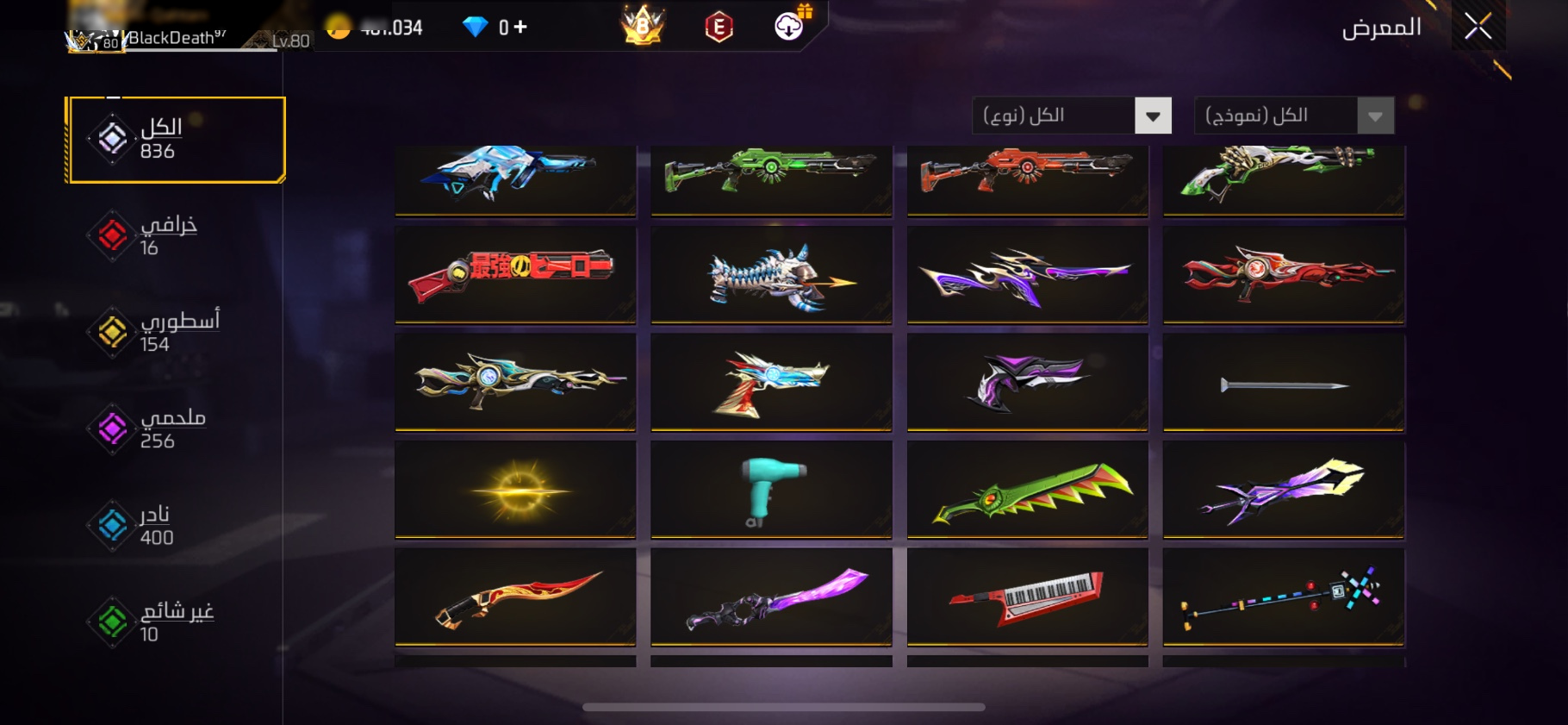1568x725 pixels.
Task: Choose the red flame curved blade skin
Action: click(x=515, y=597)
